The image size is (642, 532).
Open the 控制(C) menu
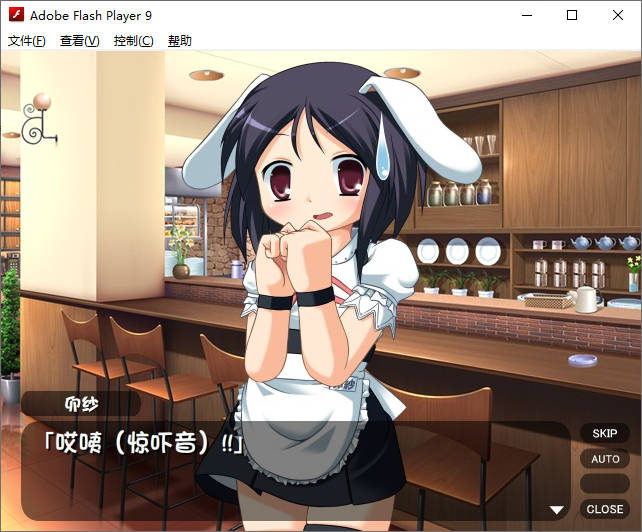pyautogui.click(x=134, y=41)
